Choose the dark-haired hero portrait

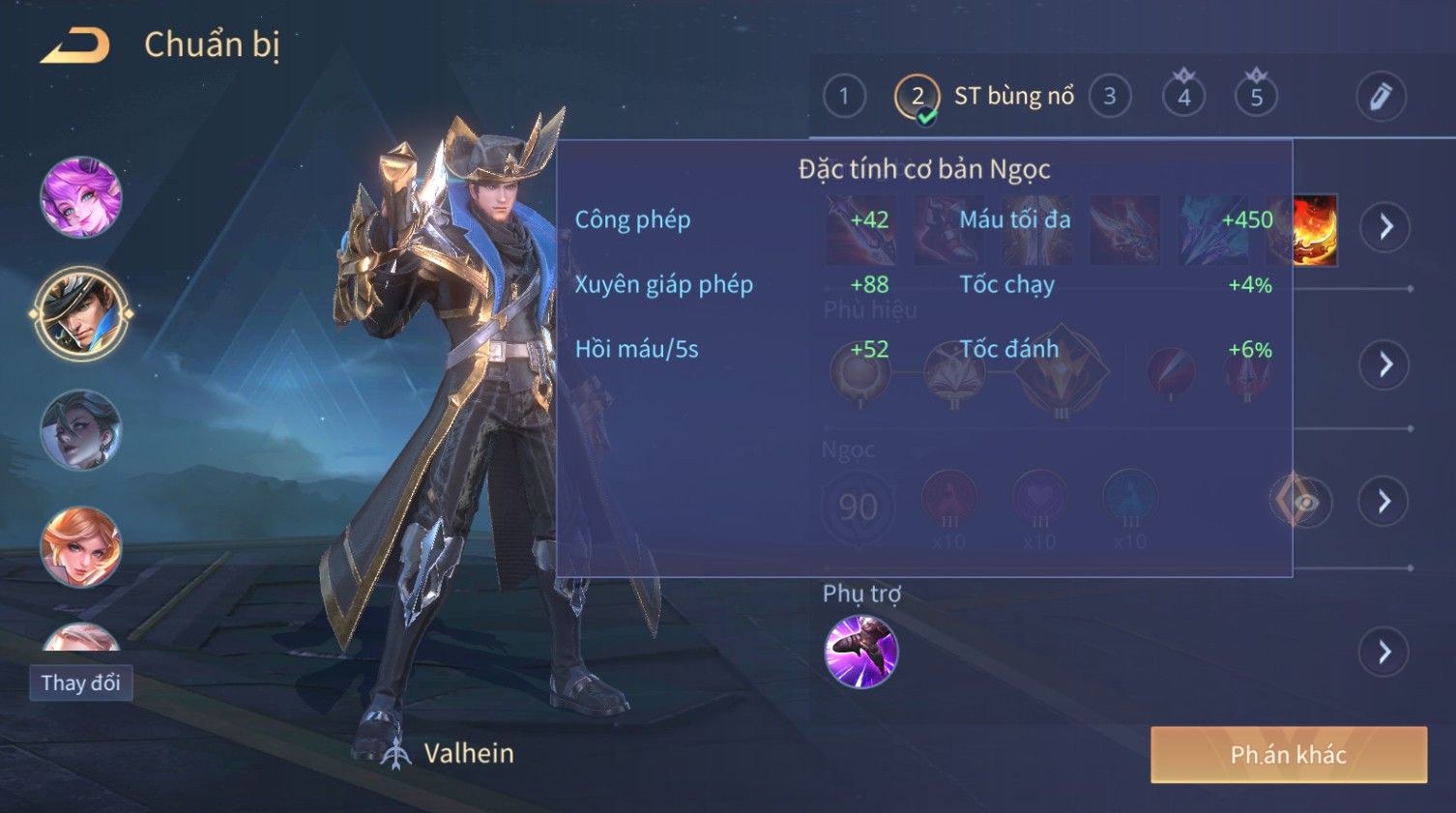pyautogui.click(x=81, y=431)
